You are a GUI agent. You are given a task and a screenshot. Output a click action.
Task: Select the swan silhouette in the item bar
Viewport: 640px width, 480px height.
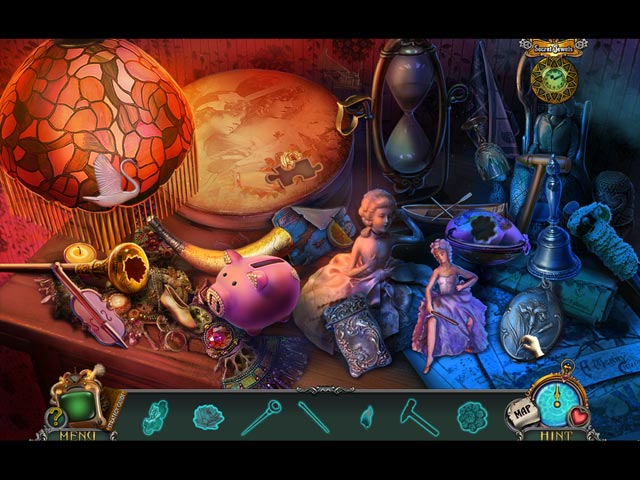(x=155, y=416)
